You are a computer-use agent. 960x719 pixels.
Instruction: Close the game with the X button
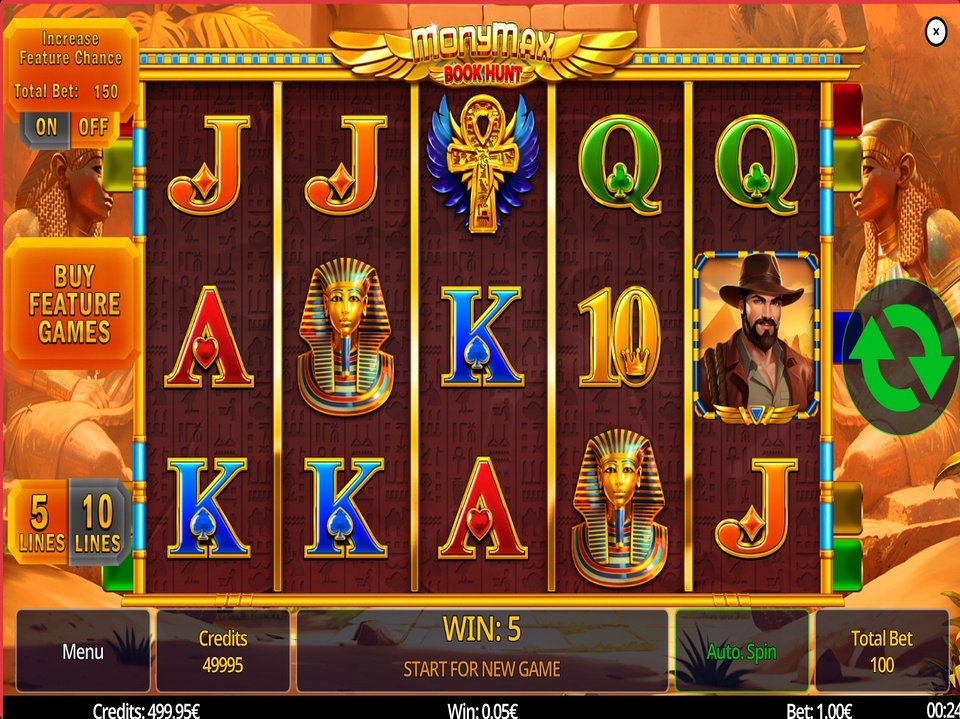[935, 33]
